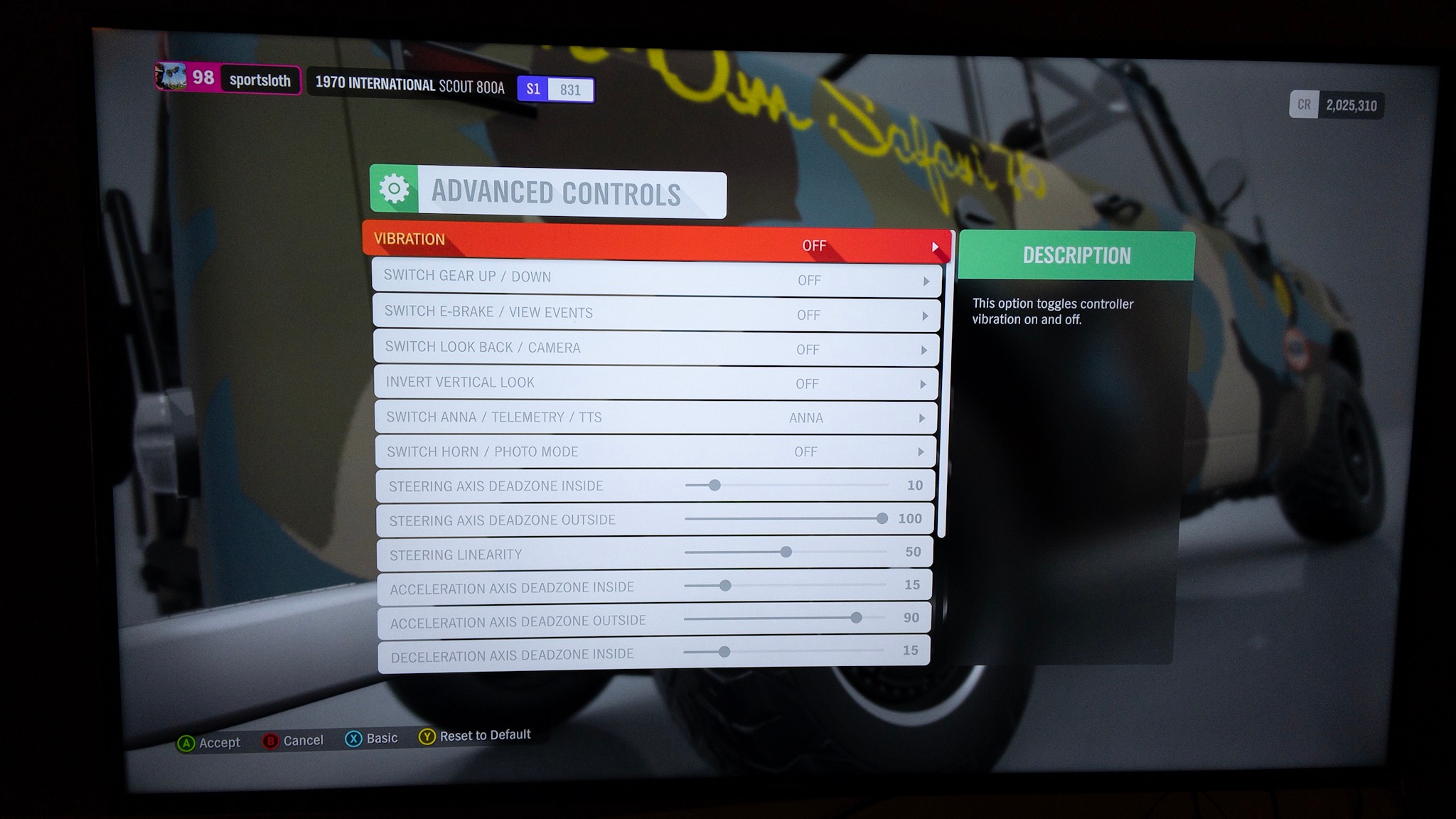Toggle the Invert Vertical Look setting
The image size is (1456, 819).
[x=655, y=382]
